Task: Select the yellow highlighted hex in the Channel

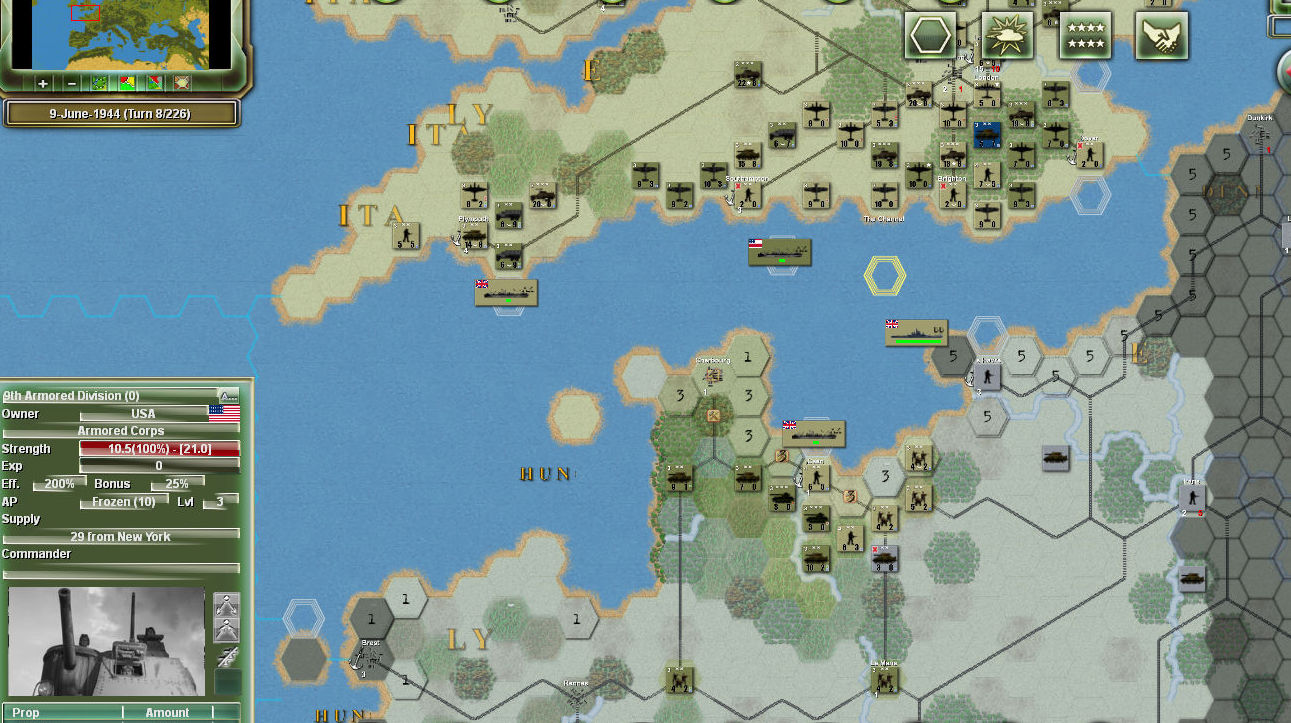Action: tap(884, 276)
